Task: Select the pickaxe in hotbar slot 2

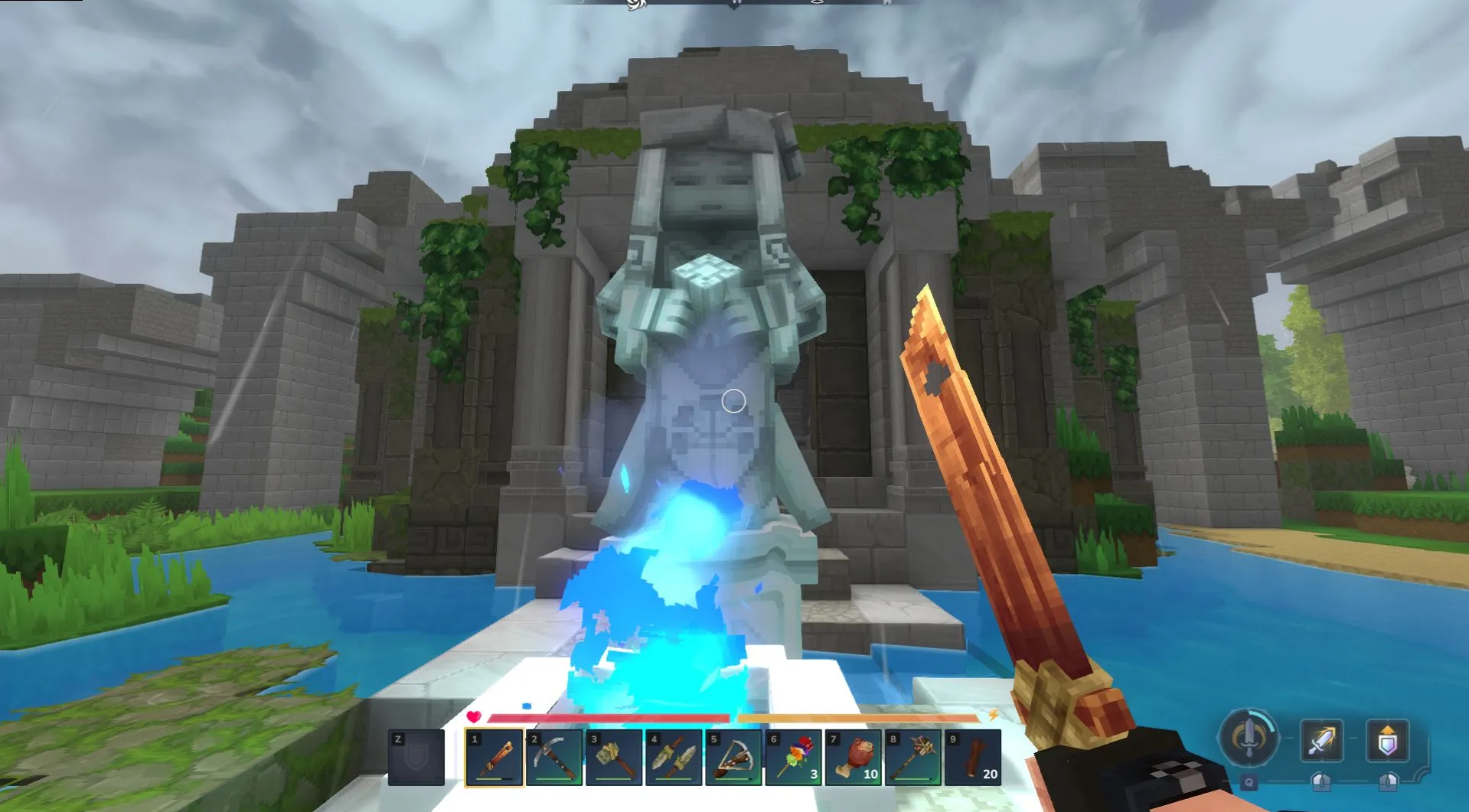Action: tap(554, 758)
